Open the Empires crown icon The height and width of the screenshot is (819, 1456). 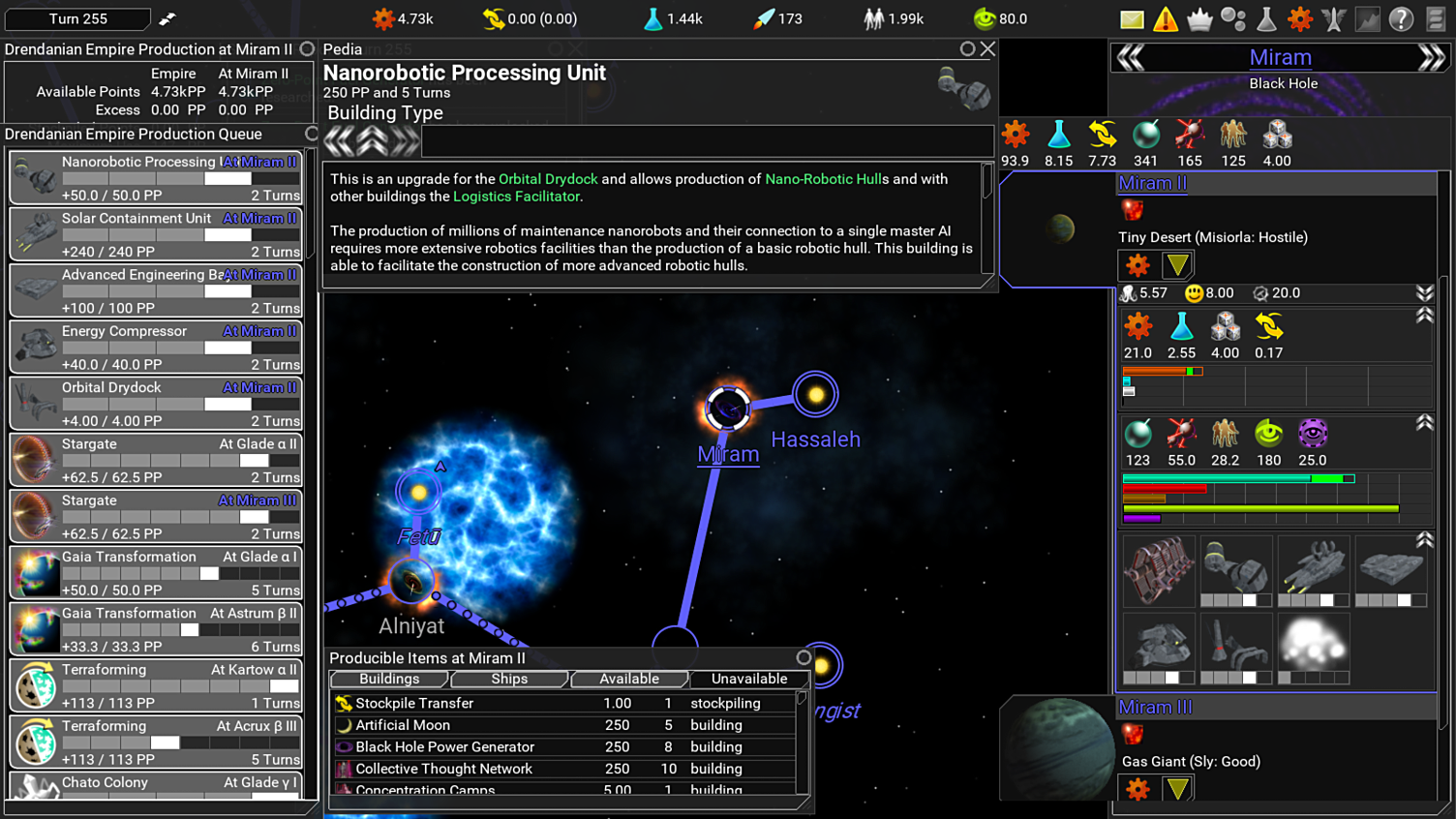pos(1199,18)
